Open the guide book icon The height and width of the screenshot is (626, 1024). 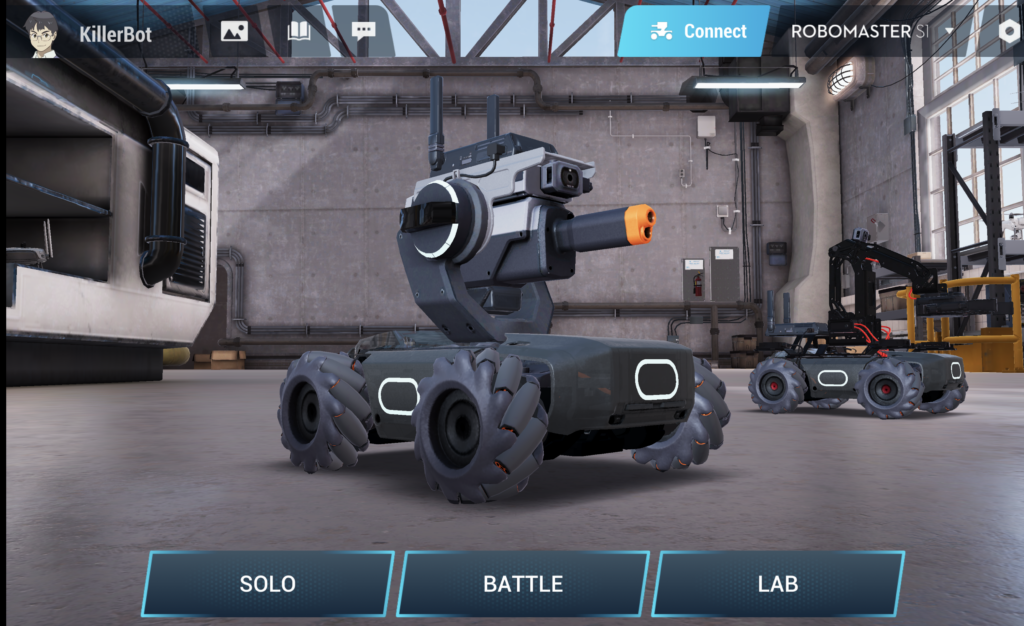(299, 31)
